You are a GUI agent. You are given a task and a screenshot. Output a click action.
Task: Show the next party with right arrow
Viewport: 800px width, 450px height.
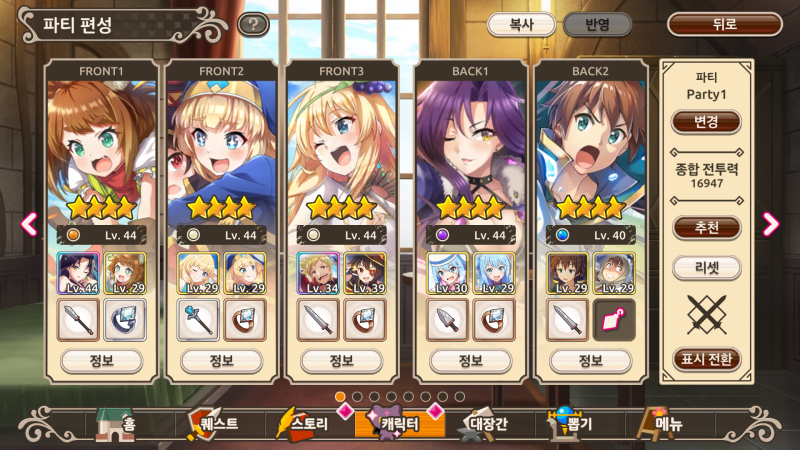point(770,224)
